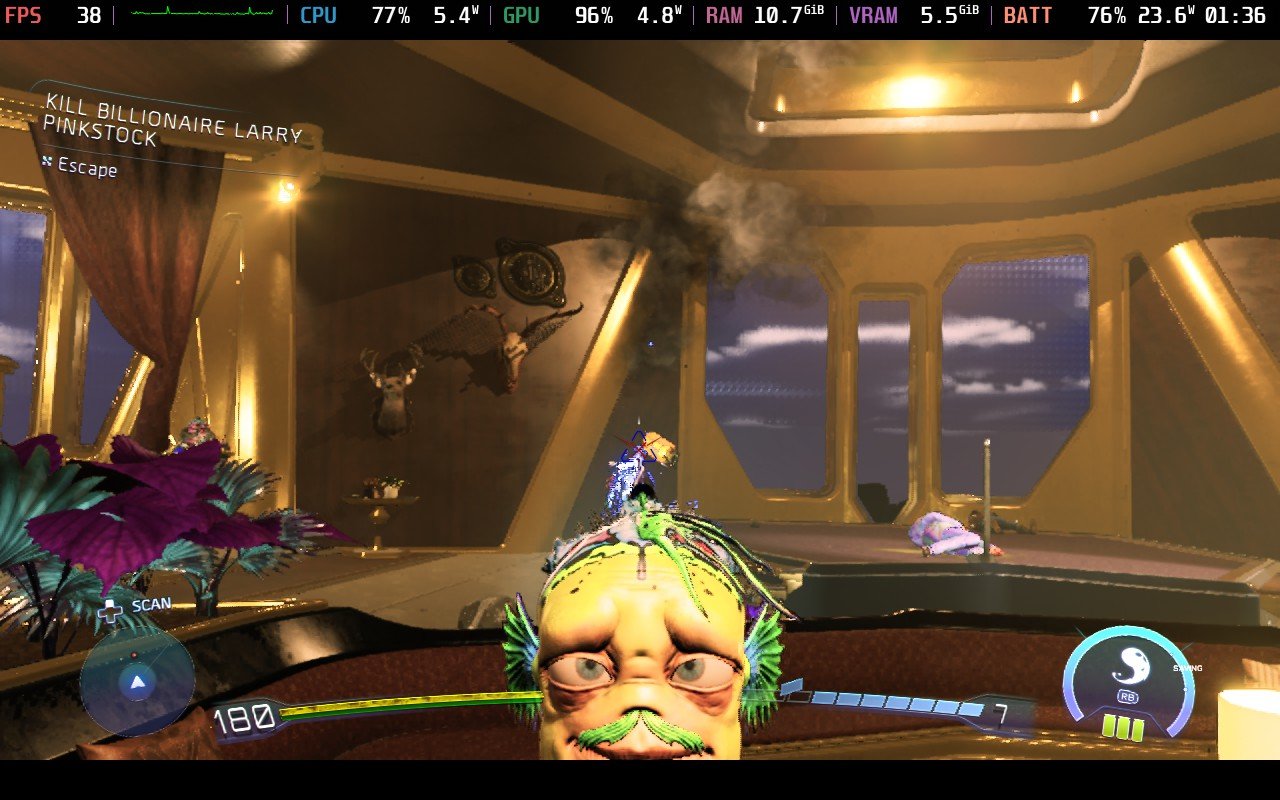Open the Kill Billionaire Larry Pinkstock objective

pyautogui.click(x=172, y=119)
